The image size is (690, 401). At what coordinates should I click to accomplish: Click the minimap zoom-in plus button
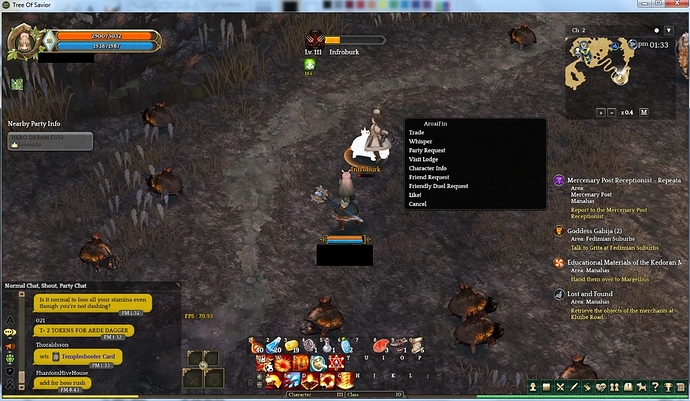click(x=600, y=113)
